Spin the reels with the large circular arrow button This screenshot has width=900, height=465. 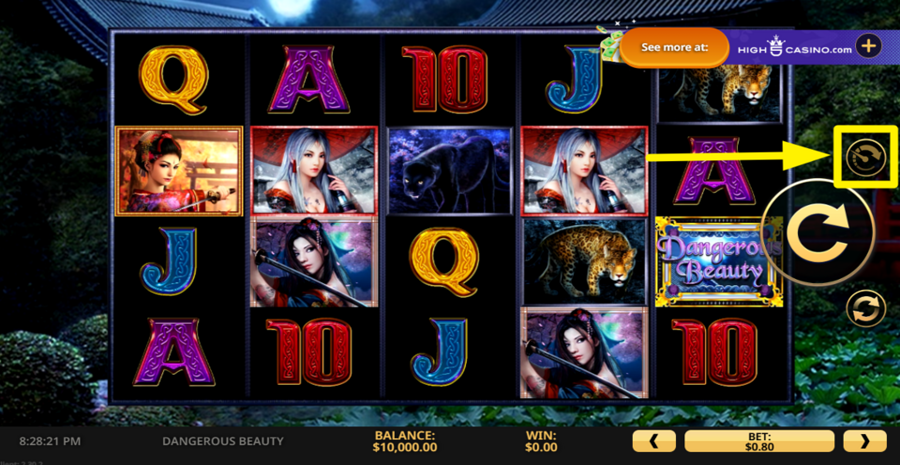point(817,231)
